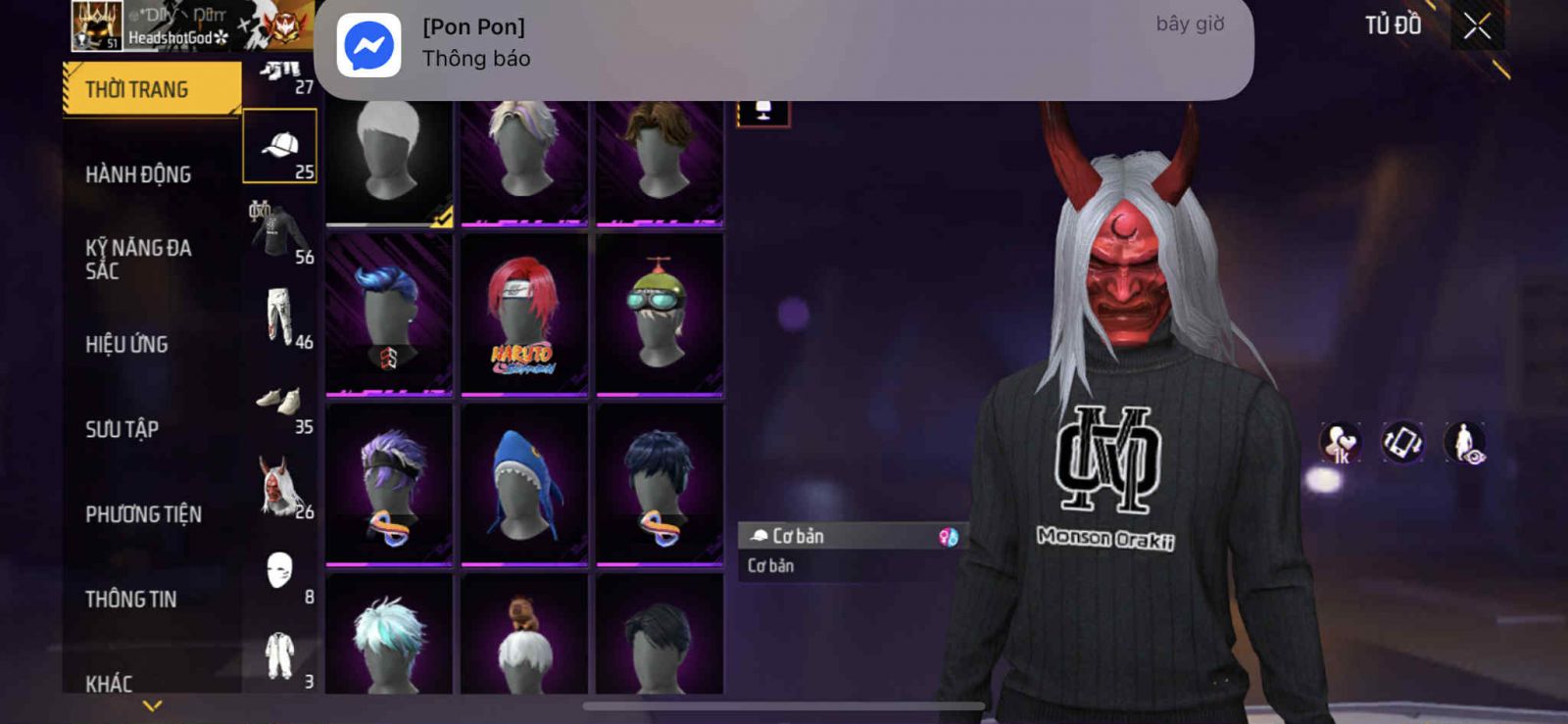
Task: Open the Messenger notification from Pon Pon
Action: click(x=783, y=45)
